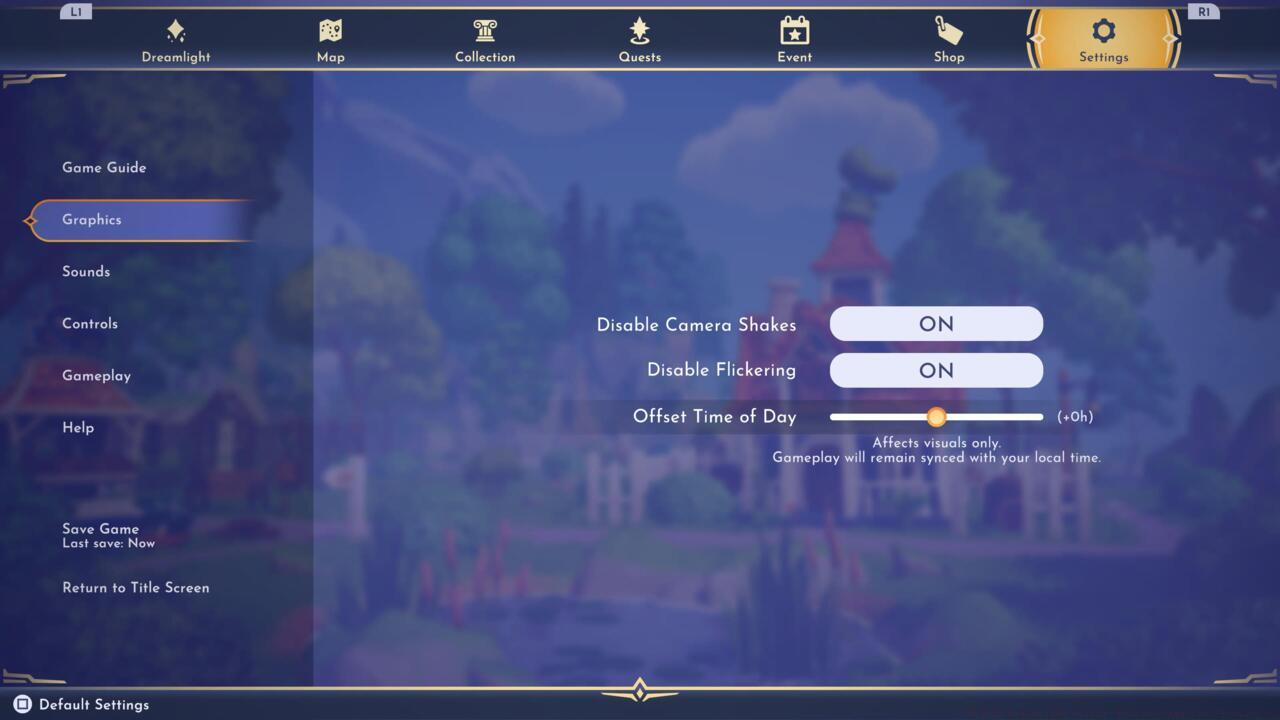Viewport: 1280px width, 720px height.
Task: Switch the Disable Camera Shakes setting
Action: (x=936, y=323)
